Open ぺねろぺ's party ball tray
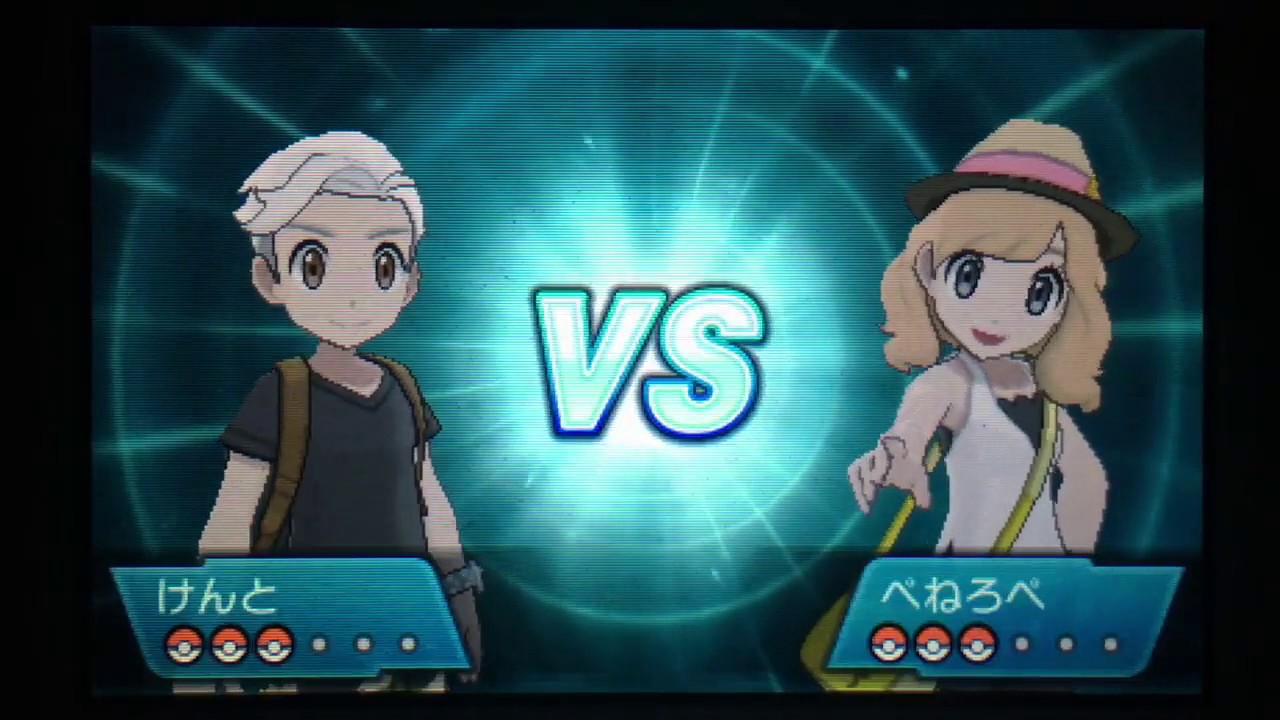1280x720 pixels. tap(1000, 645)
